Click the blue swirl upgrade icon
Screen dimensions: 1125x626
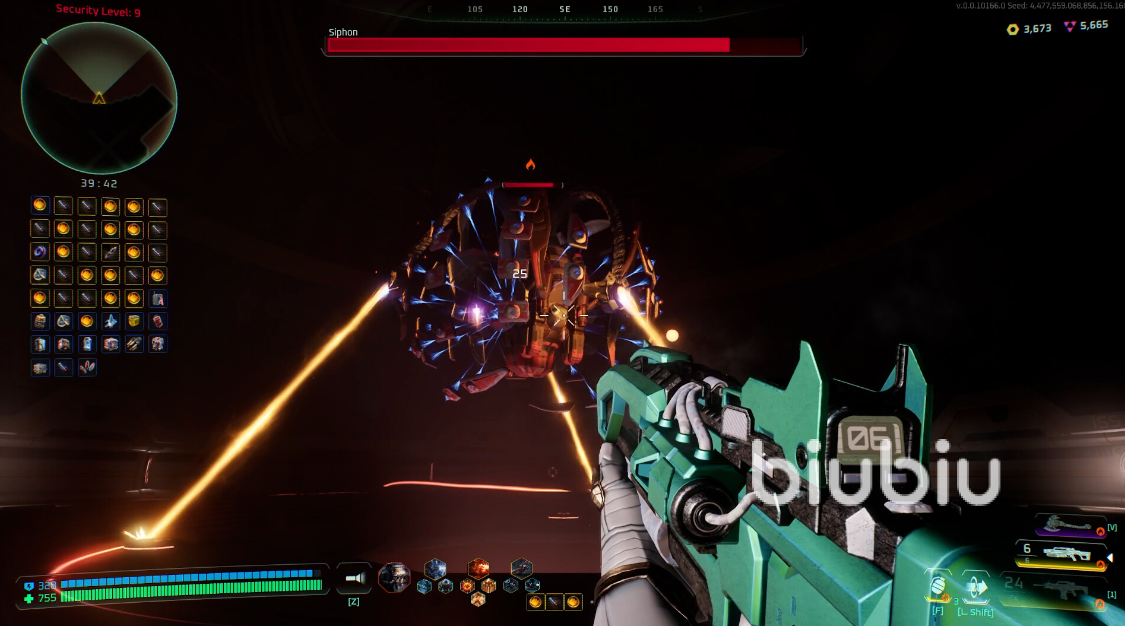pos(40,251)
